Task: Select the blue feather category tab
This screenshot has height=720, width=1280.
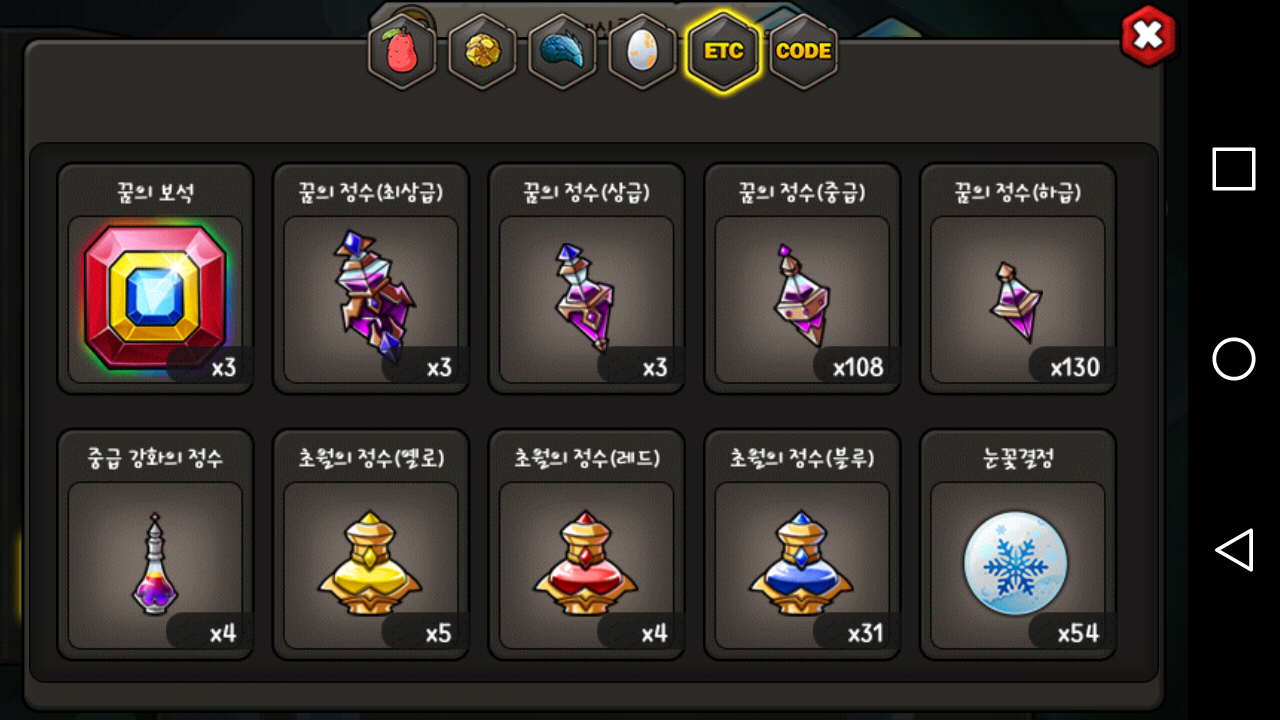Action: coord(562,52)
